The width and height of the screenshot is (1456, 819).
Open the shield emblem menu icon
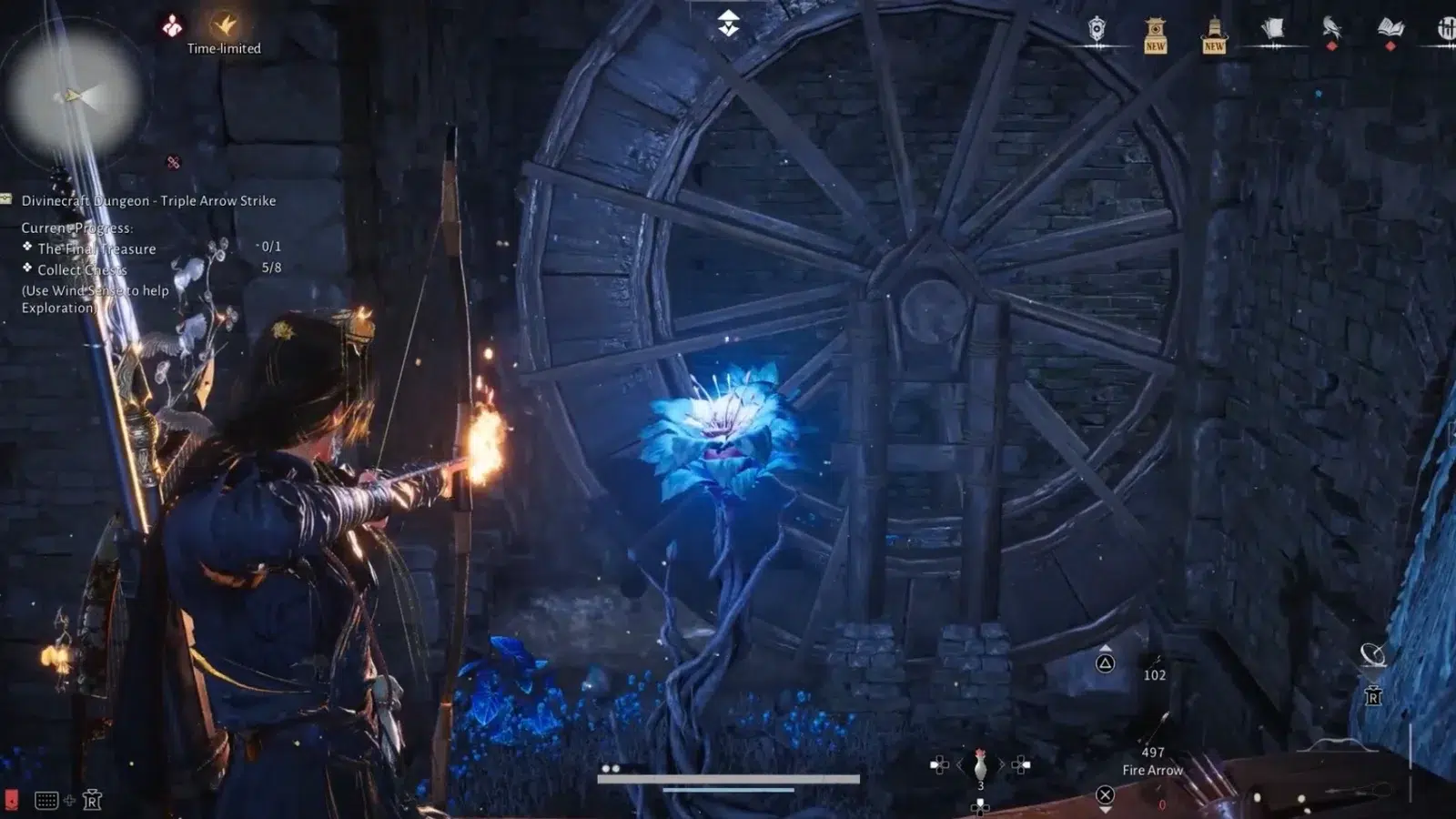pyautogui.click(x=1097, y=30)
